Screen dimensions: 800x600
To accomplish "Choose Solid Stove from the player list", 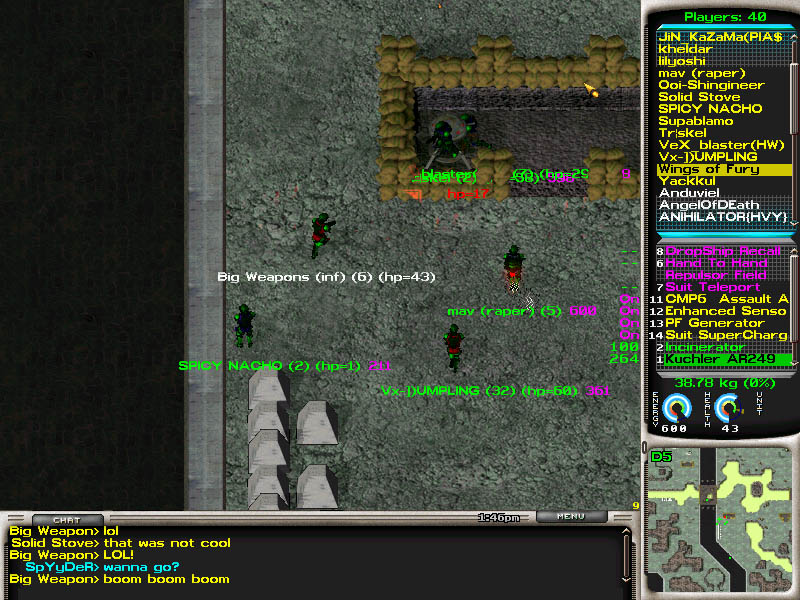I will (699, 97).
